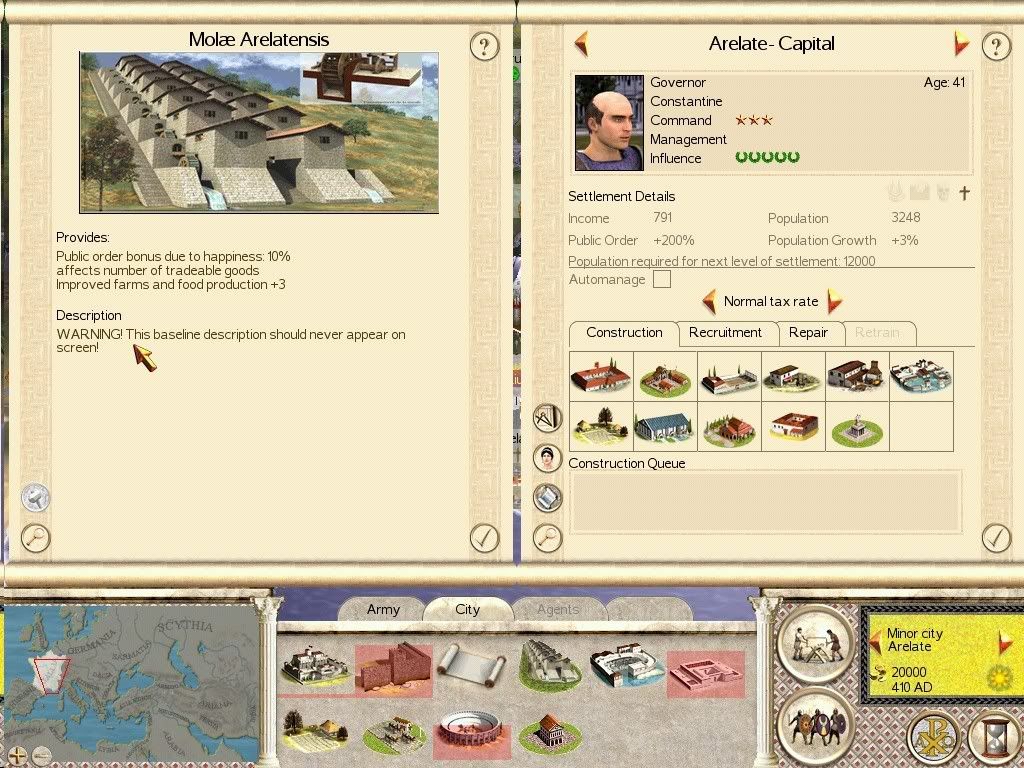Queue the blue-roofed hall for construction
Viewport: 1024px width, 768px height.
coord(665,427)
